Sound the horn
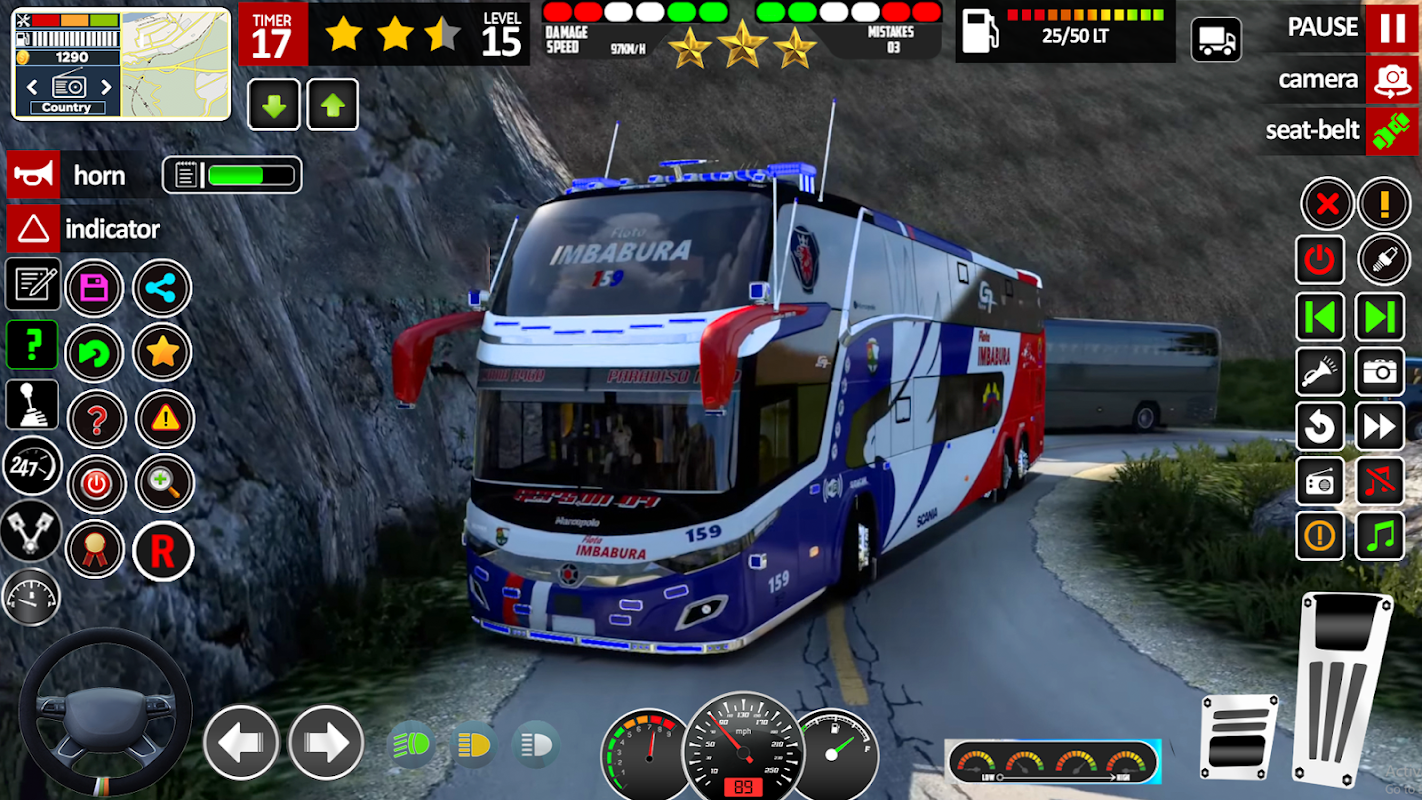Screen dimensions: 1422x800 click(x=33, y=175)
